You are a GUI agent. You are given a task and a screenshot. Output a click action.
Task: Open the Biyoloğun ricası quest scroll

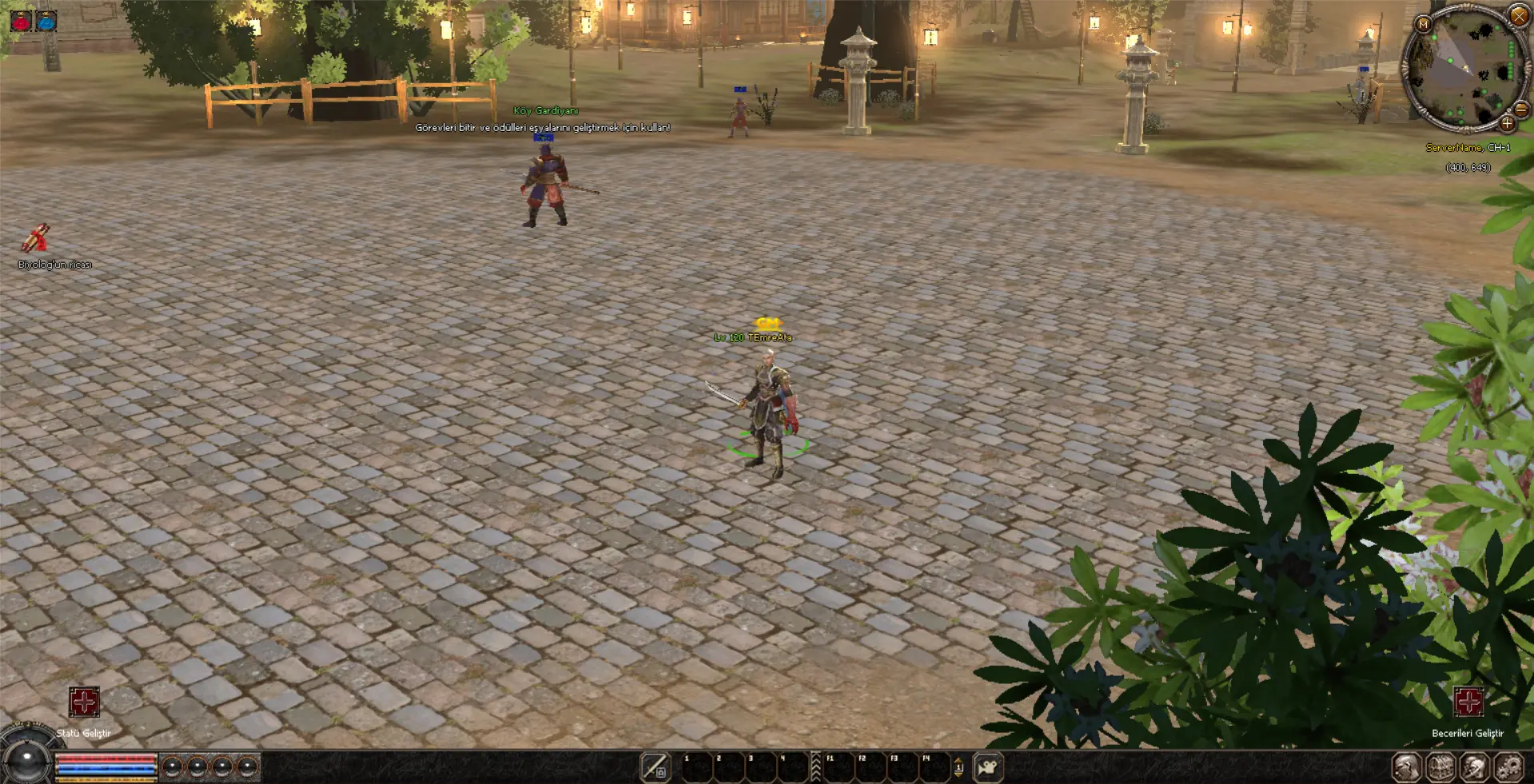pos(35,239)
